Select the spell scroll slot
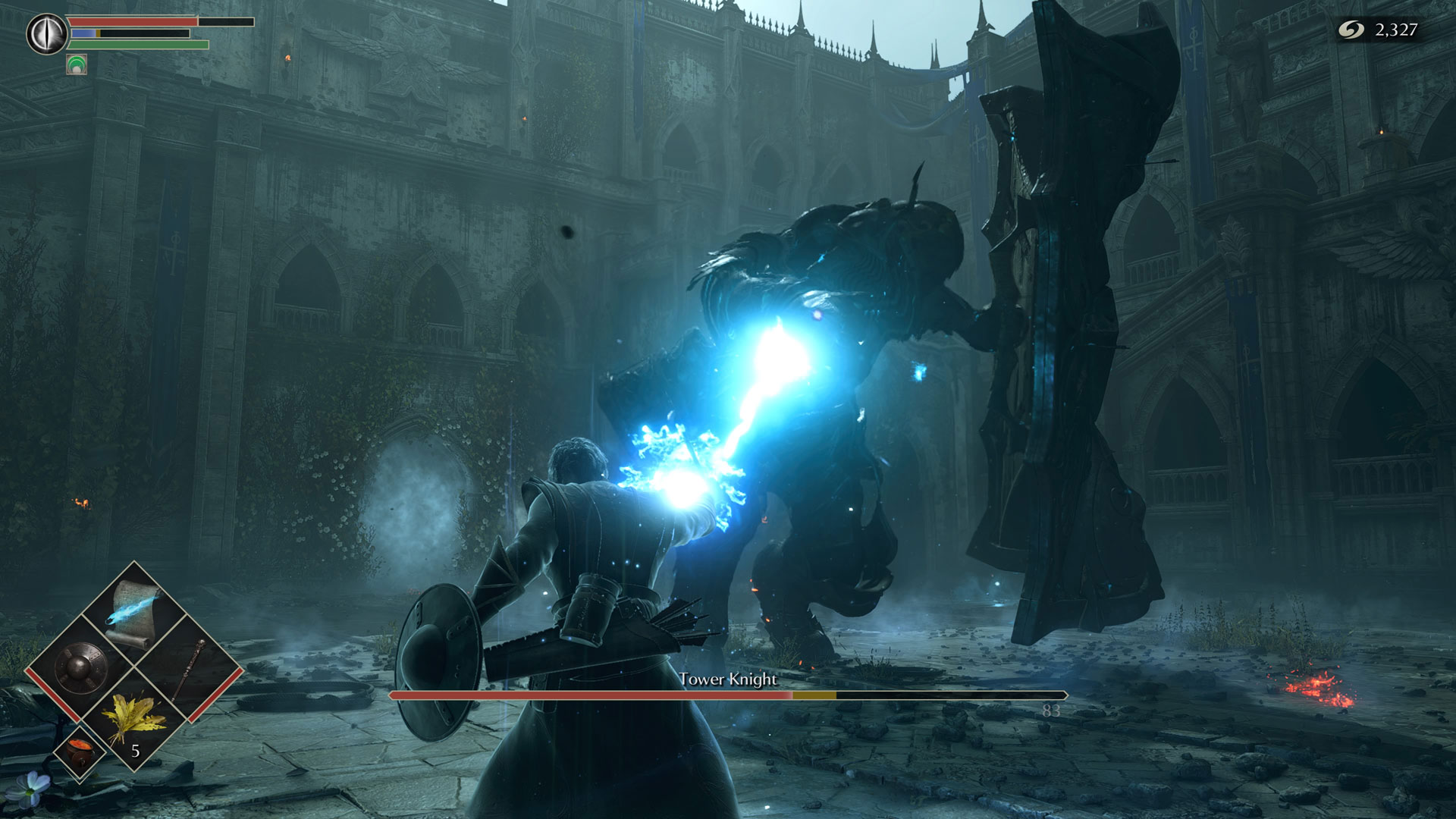This screenshot has height=819, width=1456. [134, 613]
